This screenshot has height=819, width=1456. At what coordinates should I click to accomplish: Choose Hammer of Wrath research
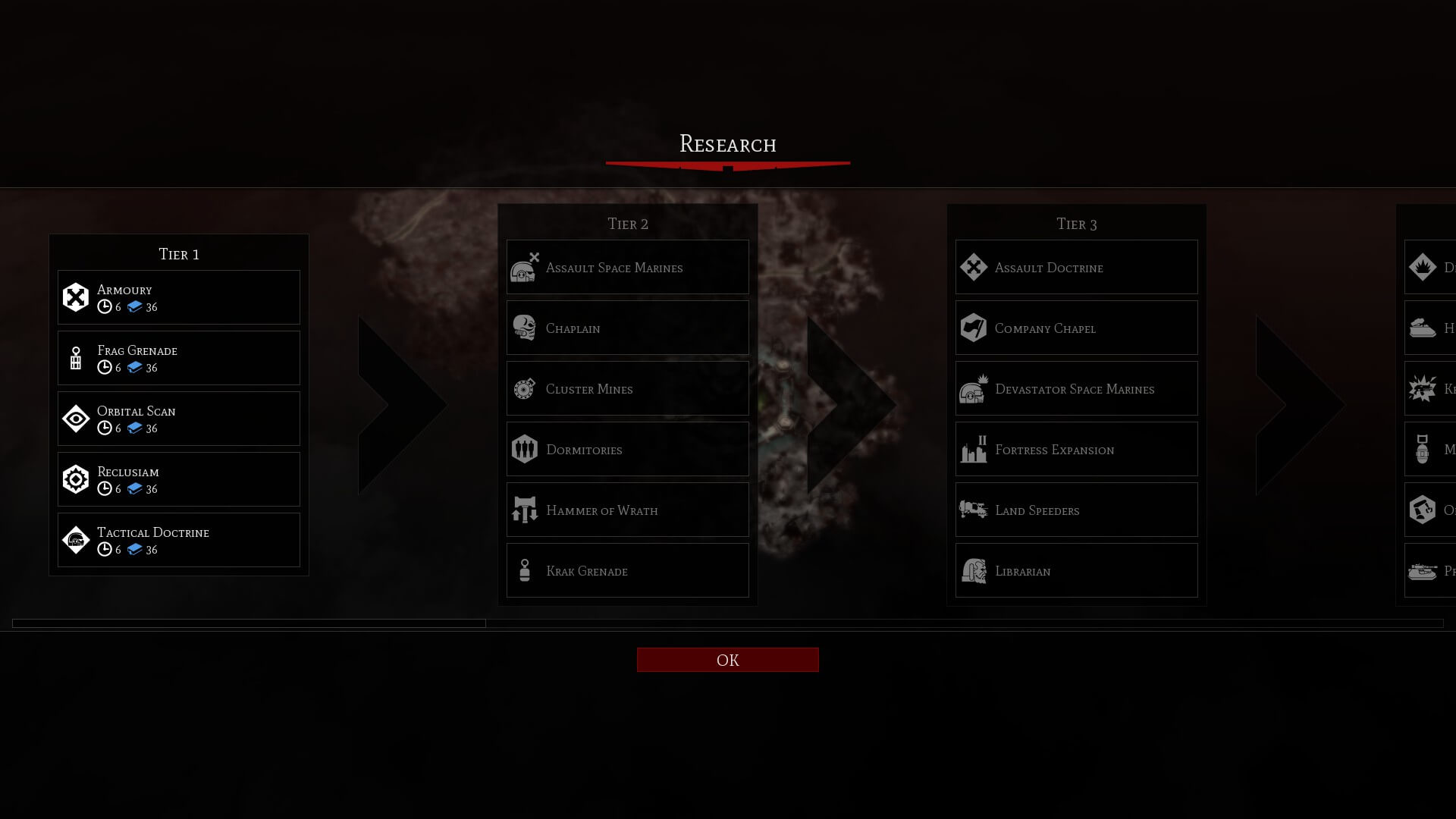click(x=627, y=510)
